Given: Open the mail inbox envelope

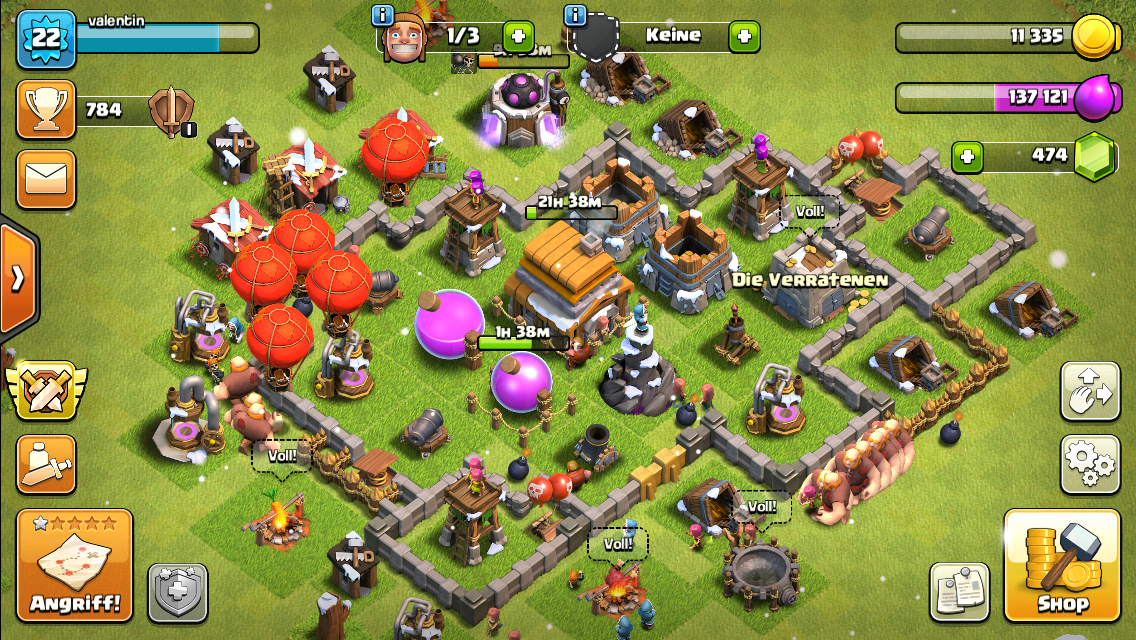Looking at the screenshot, I should [46, 179].
